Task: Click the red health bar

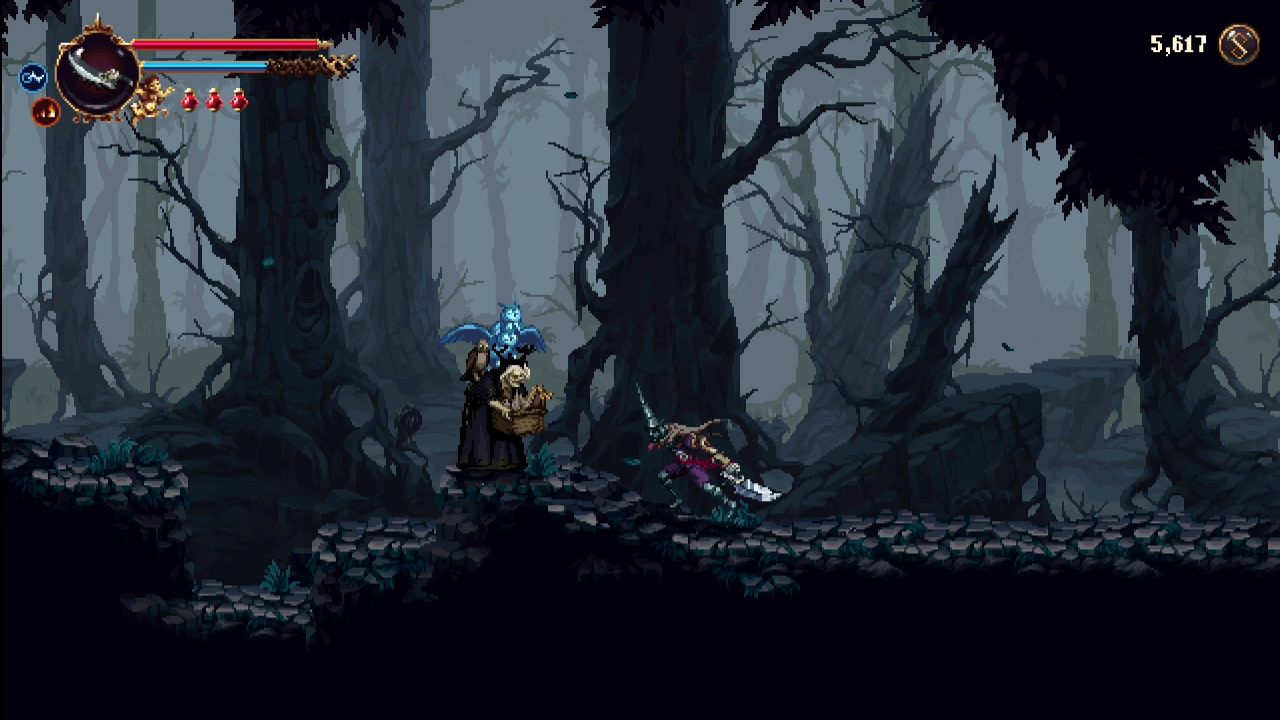Action: tap(225, 43)
